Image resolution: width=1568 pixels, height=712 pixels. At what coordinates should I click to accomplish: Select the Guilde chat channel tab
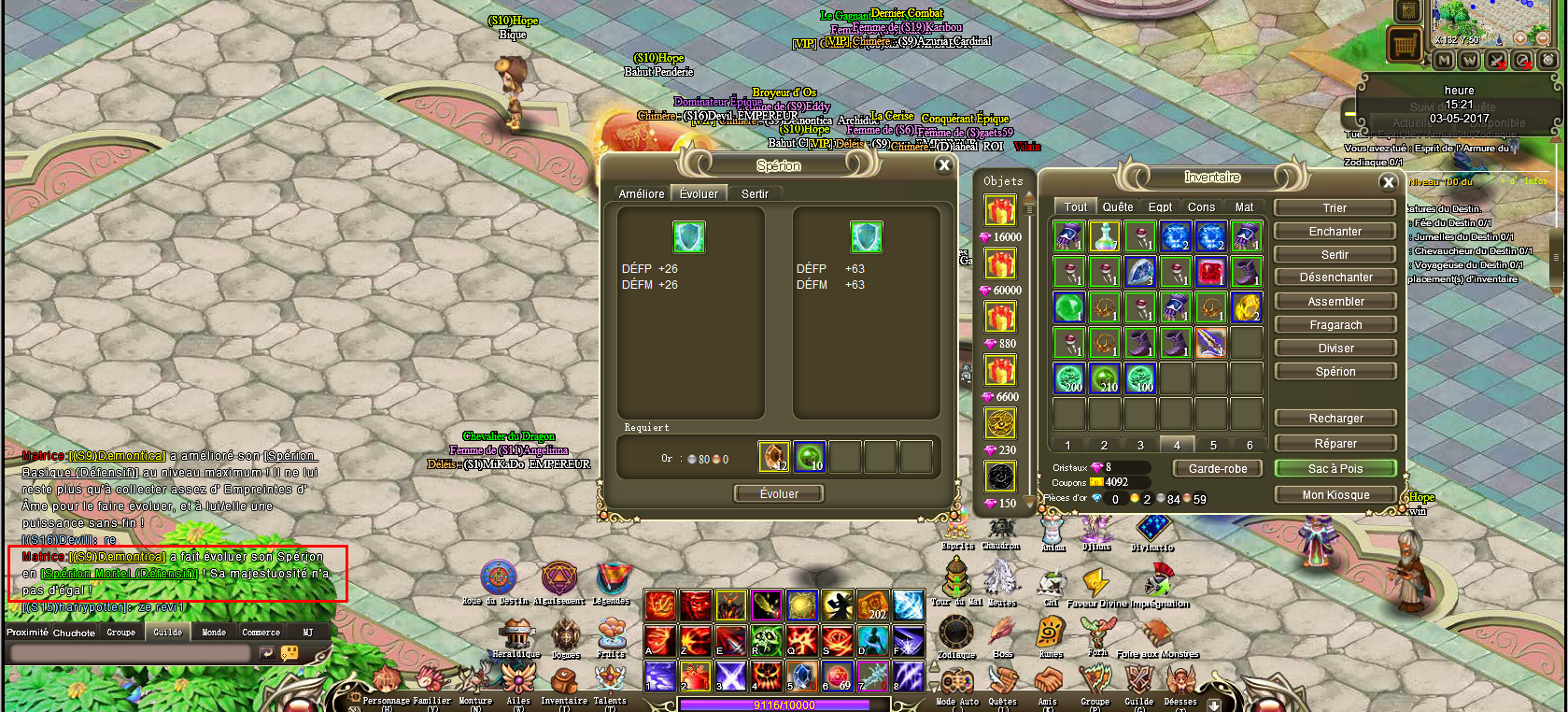pyautogui.click(x=168, y=633)
